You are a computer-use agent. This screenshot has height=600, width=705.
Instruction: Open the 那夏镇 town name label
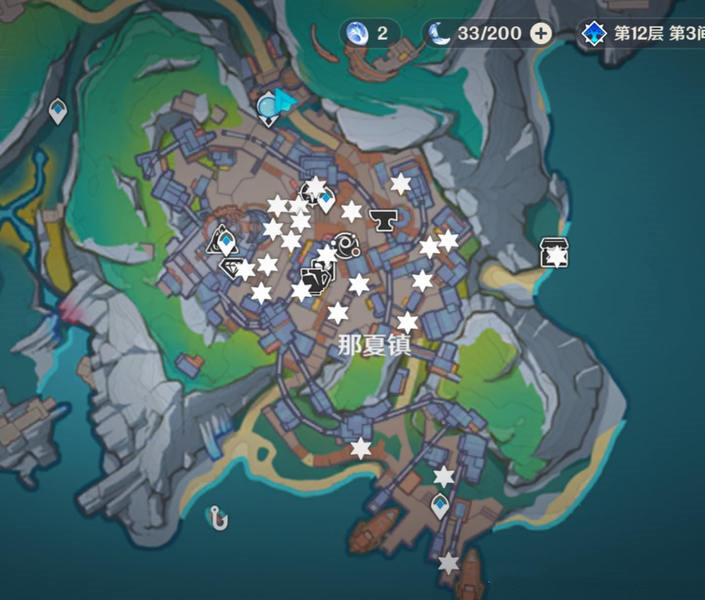(374, 345)
